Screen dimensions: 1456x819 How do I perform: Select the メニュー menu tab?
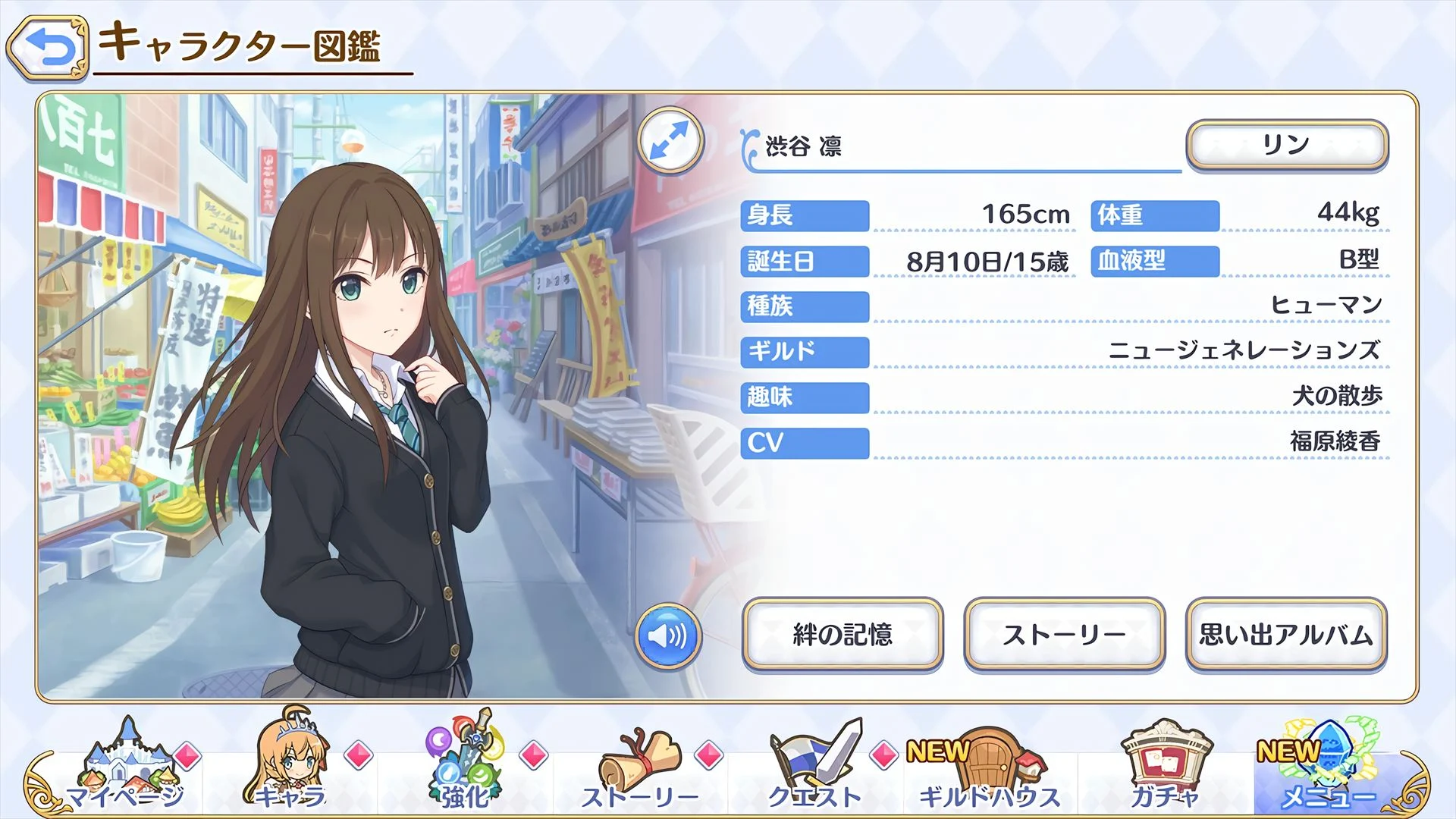pyautogui.click(x=1329, y=766)
